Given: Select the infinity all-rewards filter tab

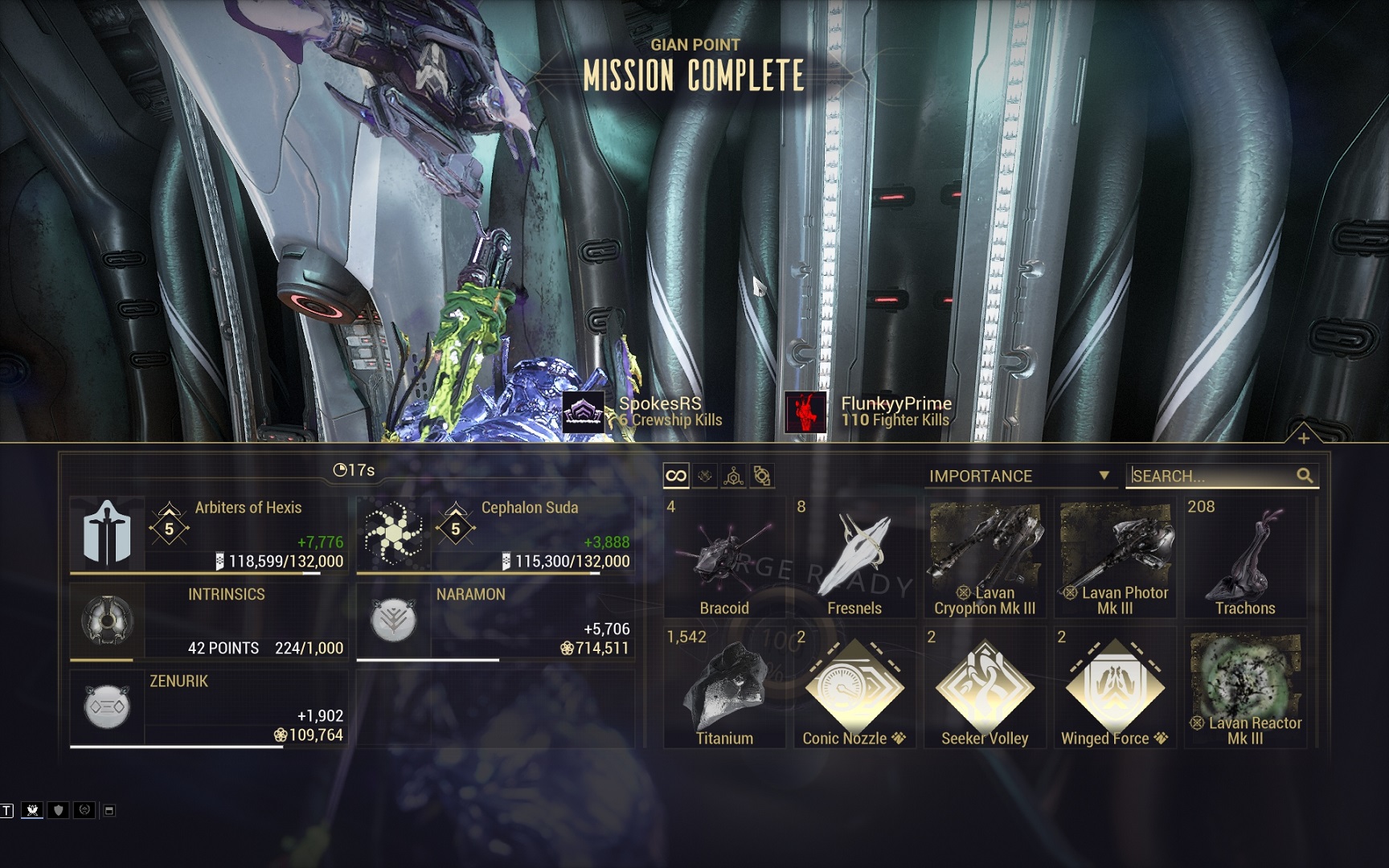Looking at the screenshot, I should pos(676,476).
